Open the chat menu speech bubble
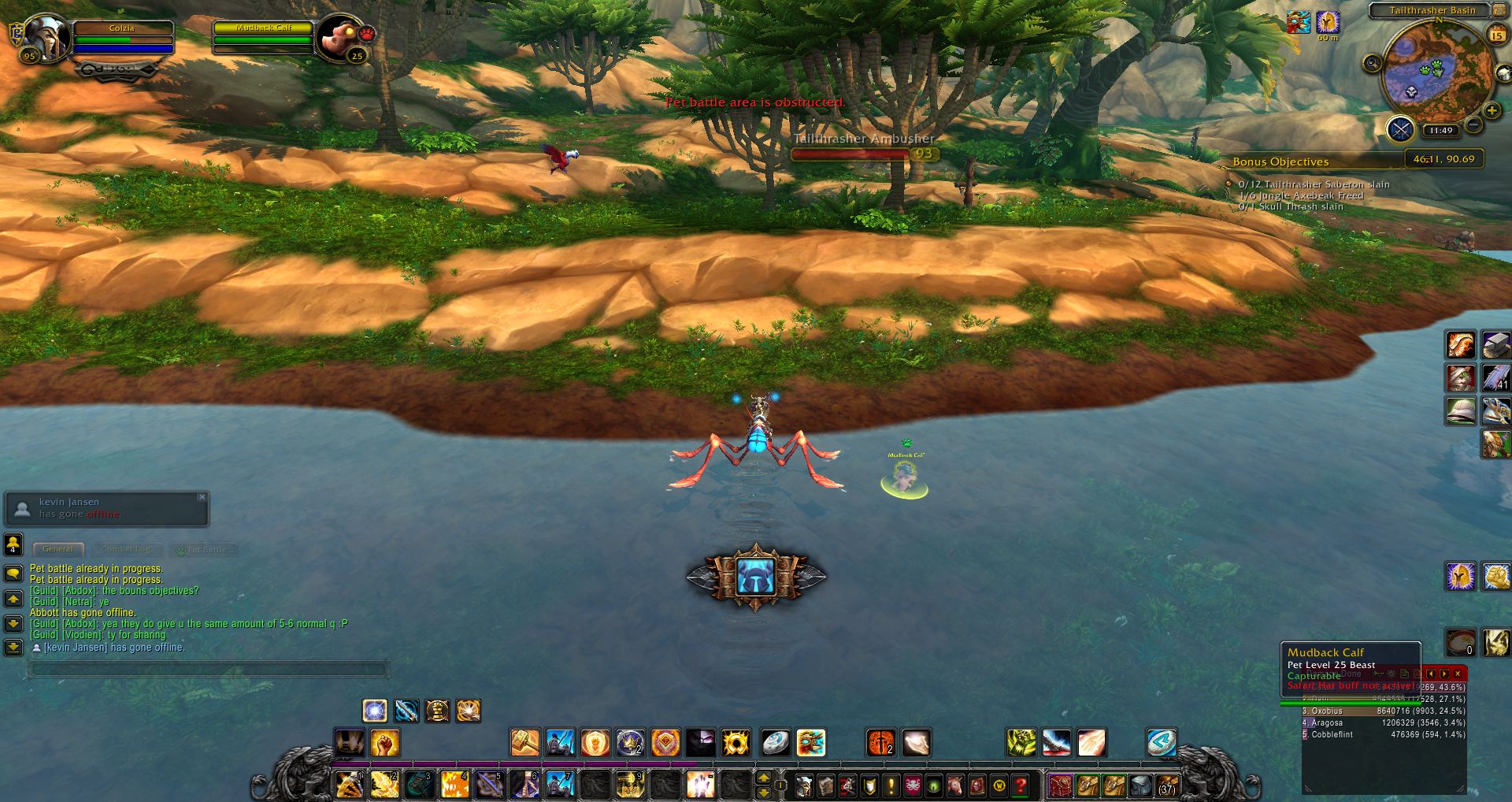 pyautogui.click(x=13, y=573)
